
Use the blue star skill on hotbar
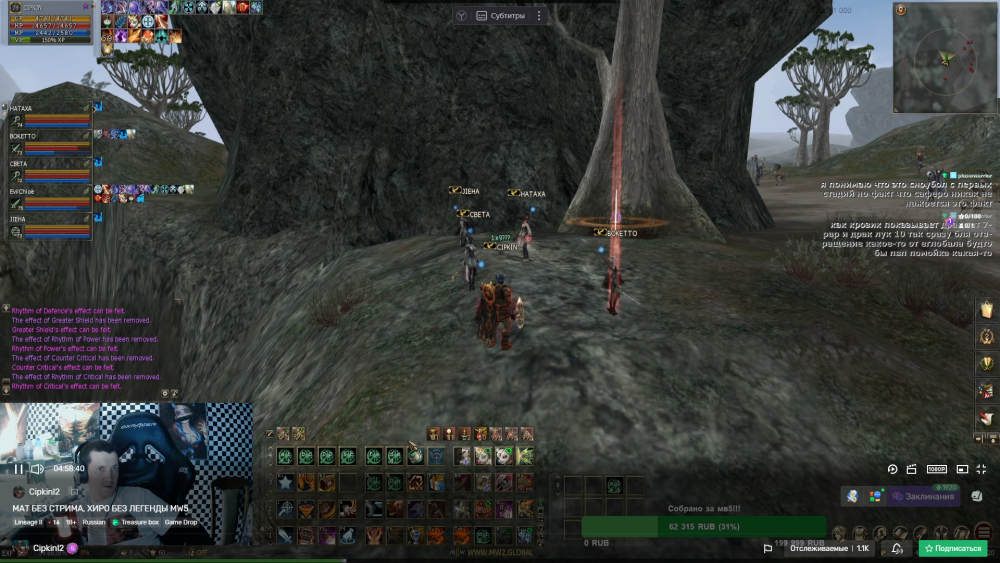pyautogui.click(x=285, y=483)
